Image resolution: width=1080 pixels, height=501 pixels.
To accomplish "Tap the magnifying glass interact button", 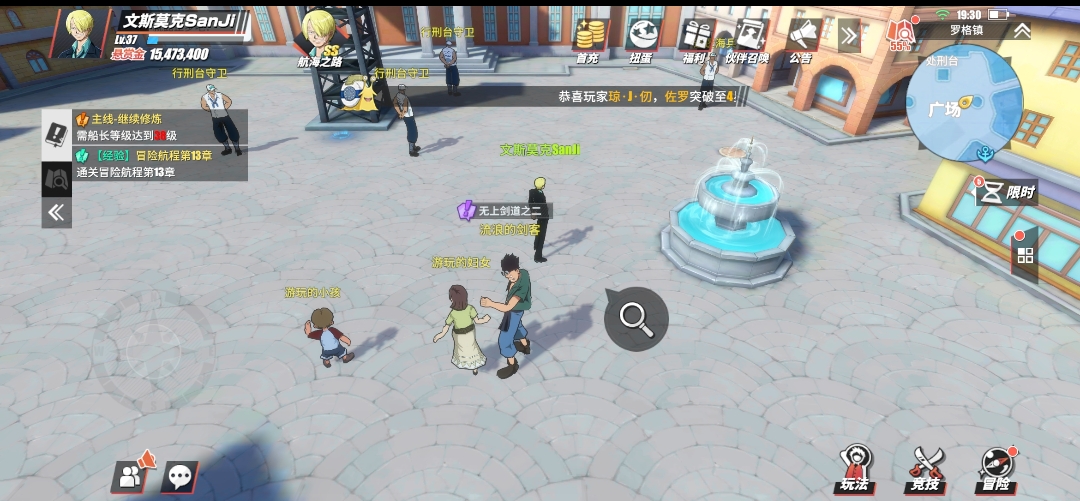I will [x=636, y=318].
